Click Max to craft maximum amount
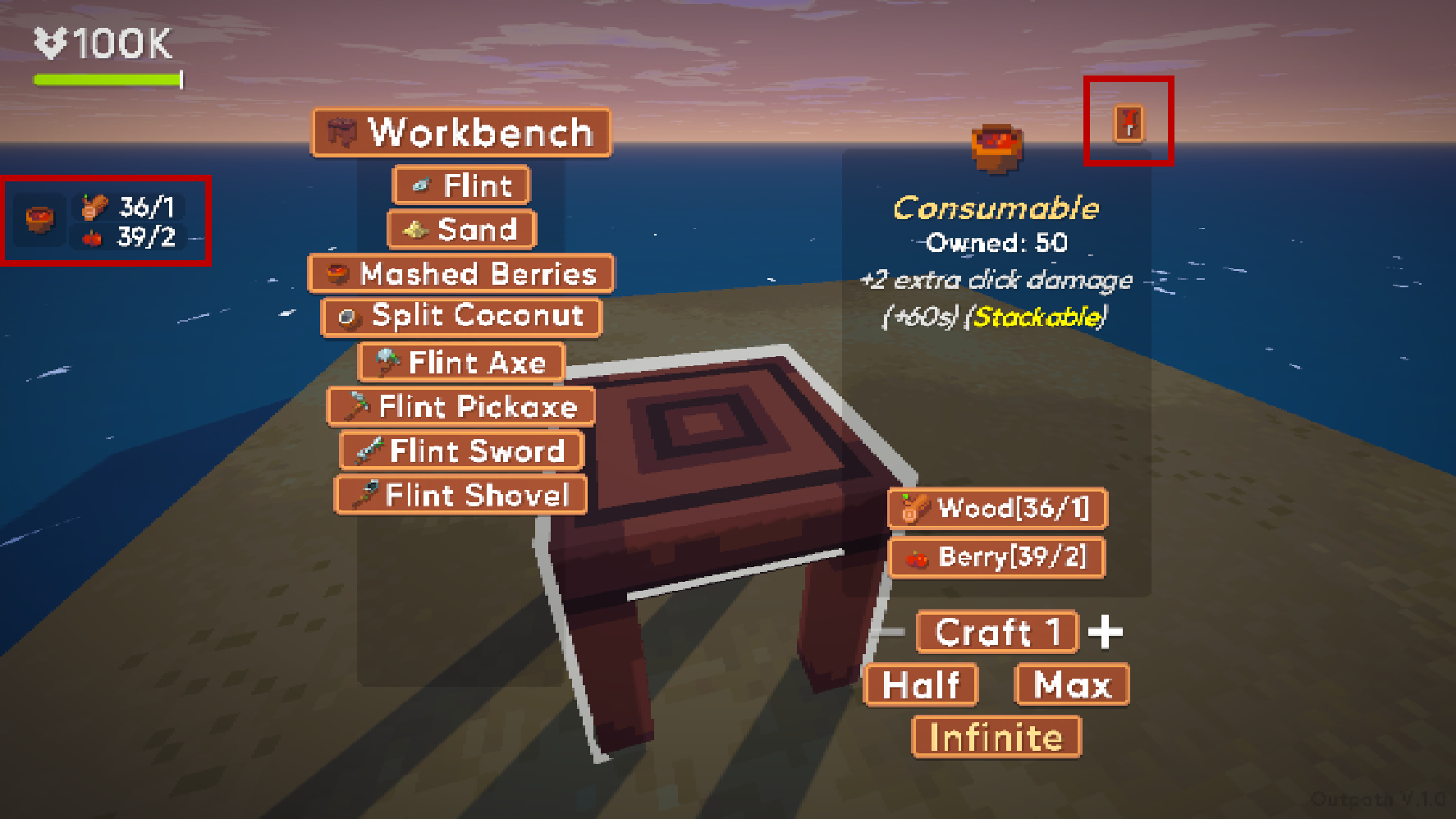This screenshot has width=1456, height=819. (x=1071, y=685)
